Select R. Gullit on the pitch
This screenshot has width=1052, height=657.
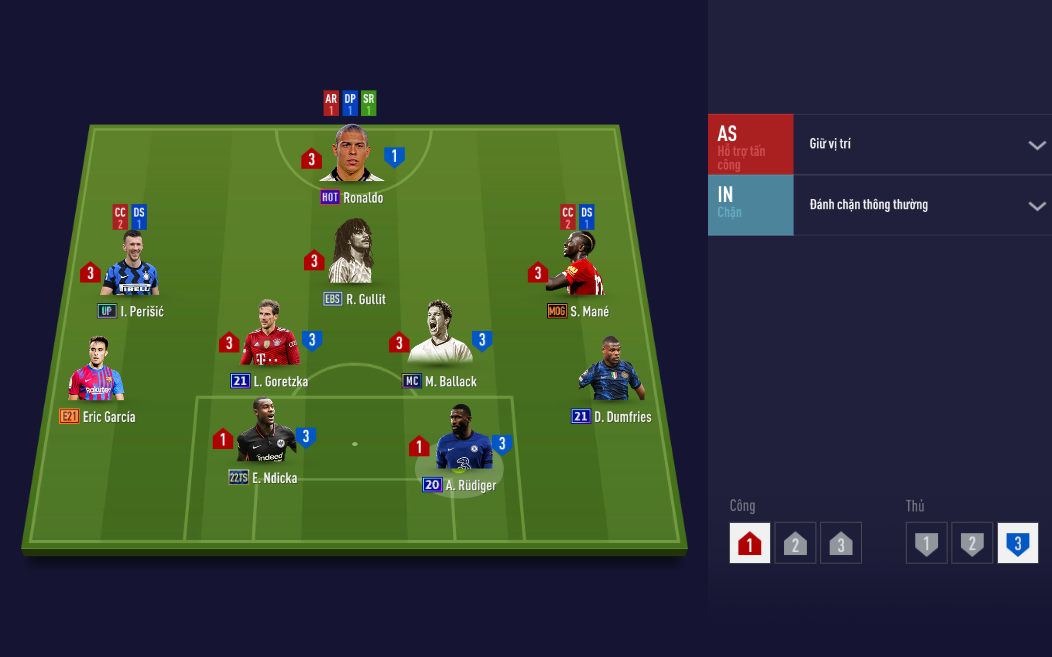(x=352, y=254)
